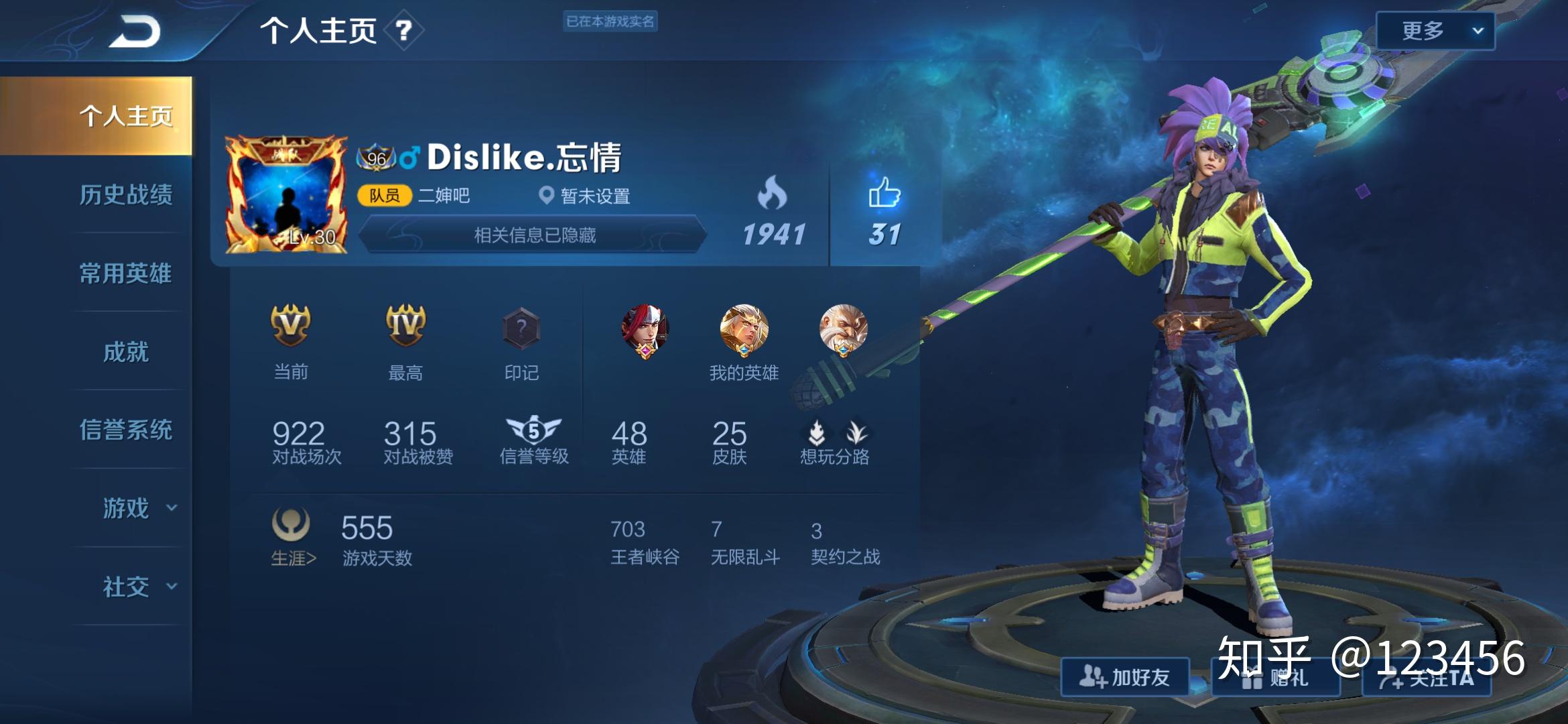
Task: Click the 信誉等级 badge
Action: (x=533, y=430)
